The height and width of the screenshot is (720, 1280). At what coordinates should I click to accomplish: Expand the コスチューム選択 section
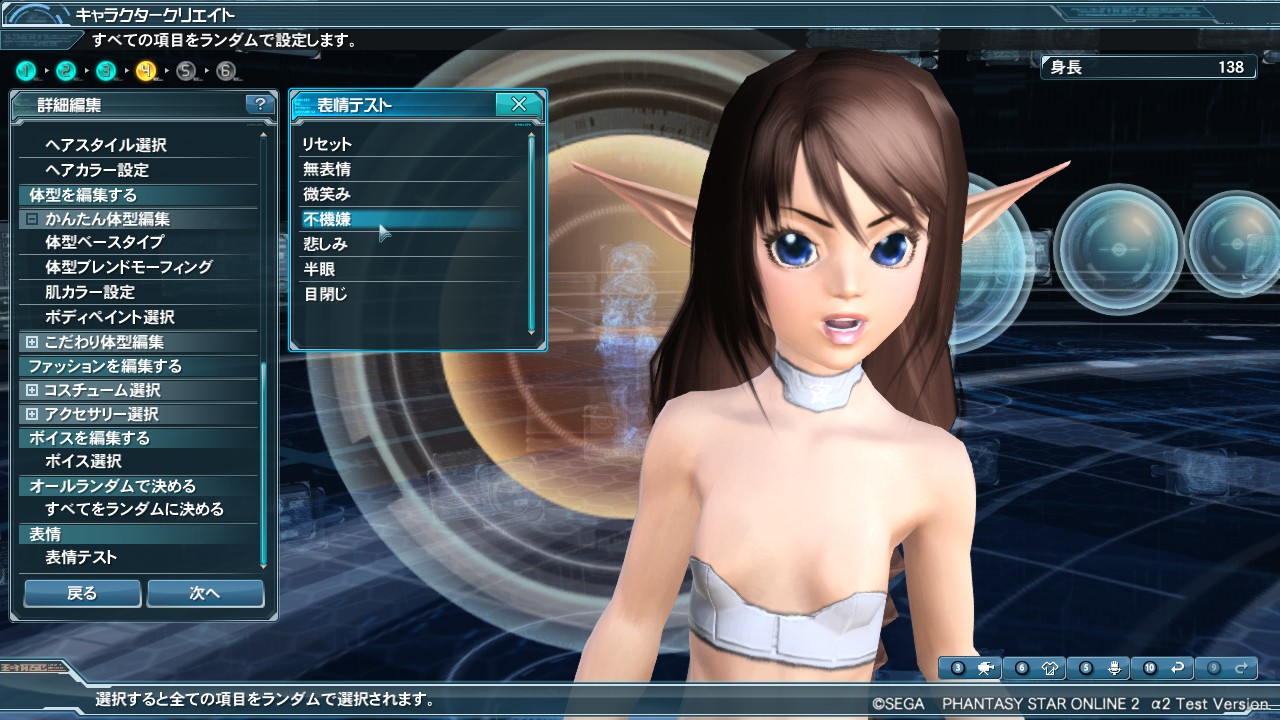click(x=33, y=390)
